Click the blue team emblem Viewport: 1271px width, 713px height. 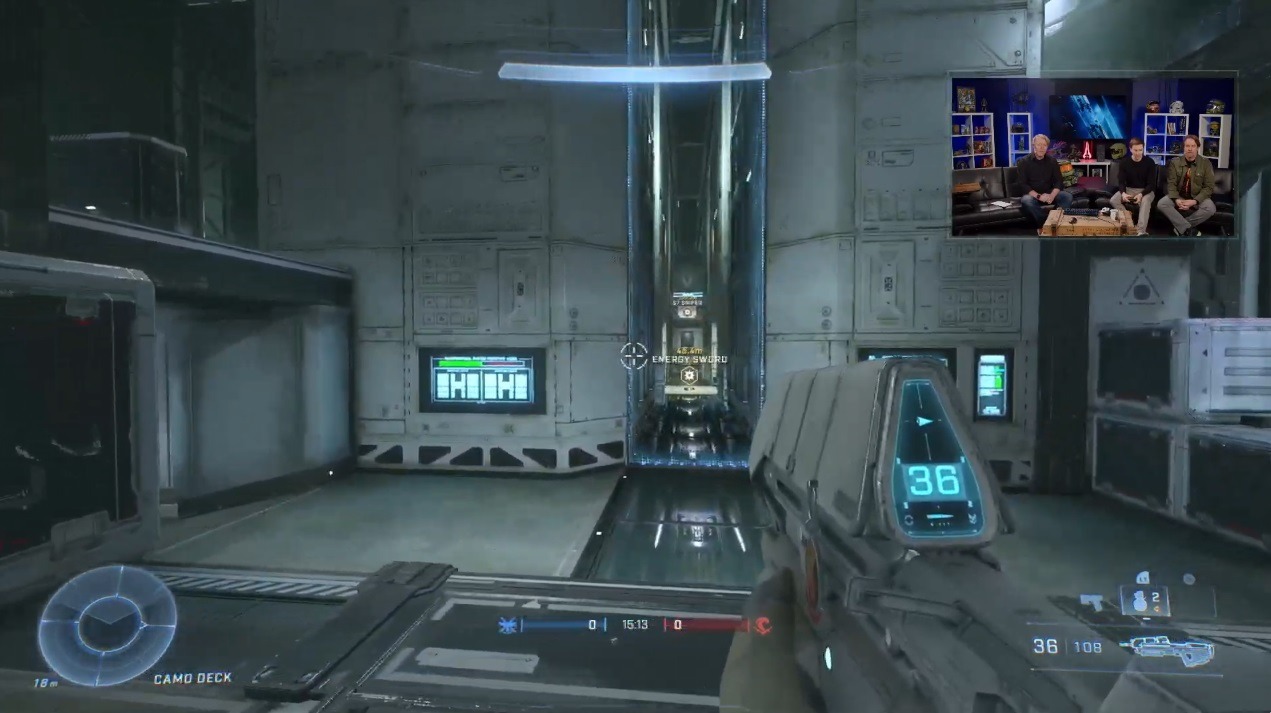(x=508, y=625)
